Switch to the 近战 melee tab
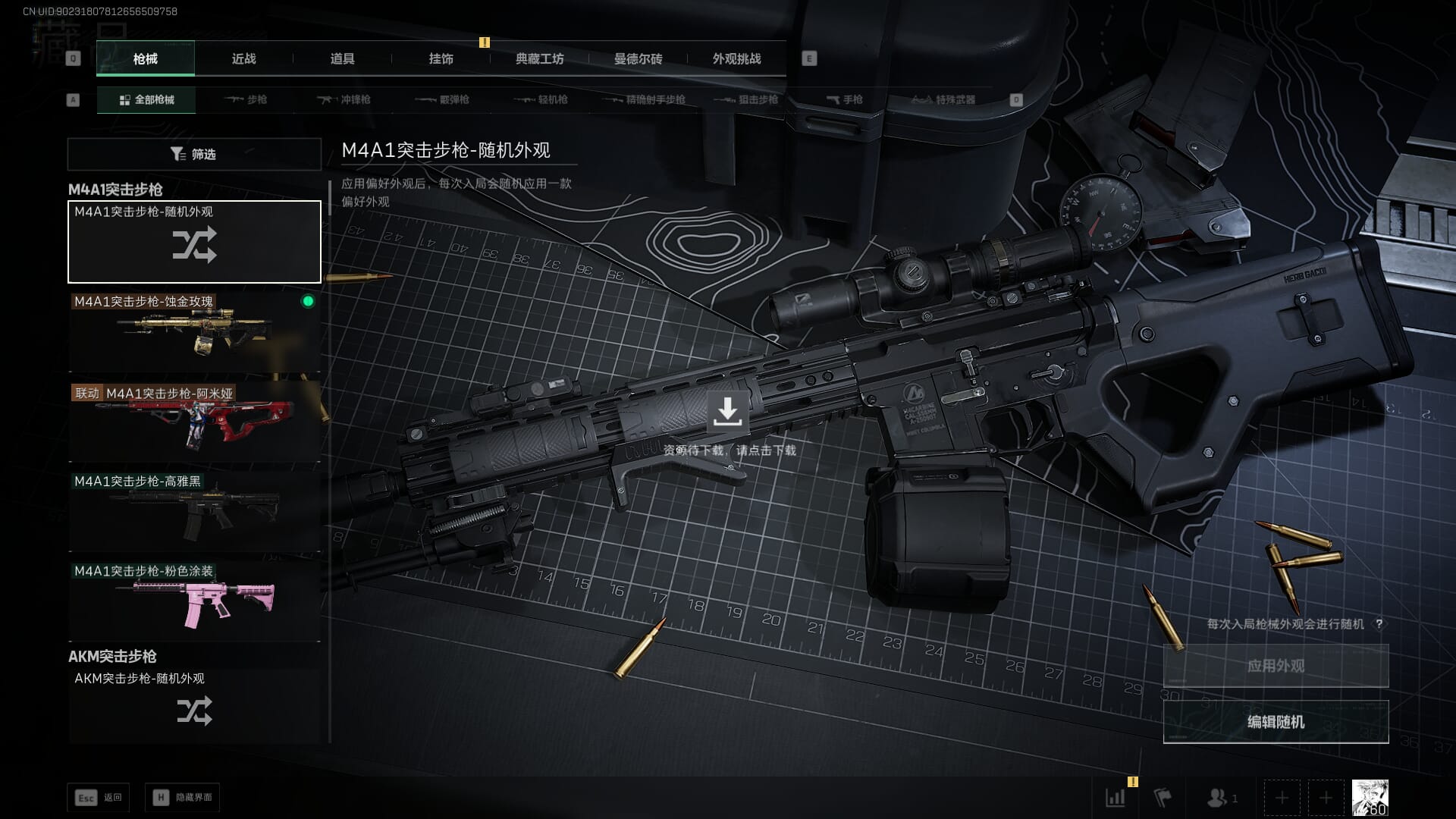This screenshot has height=819, width=1456. [x=243, y=59]
